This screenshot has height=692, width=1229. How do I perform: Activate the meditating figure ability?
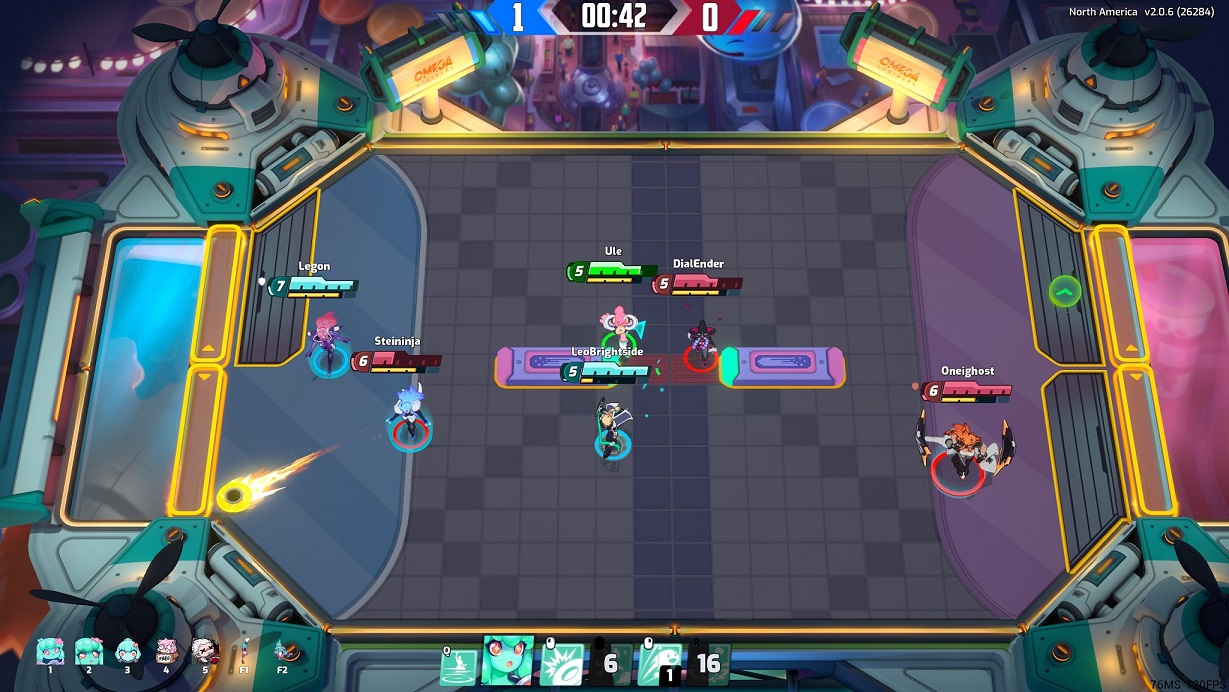(x=458, y=664)
